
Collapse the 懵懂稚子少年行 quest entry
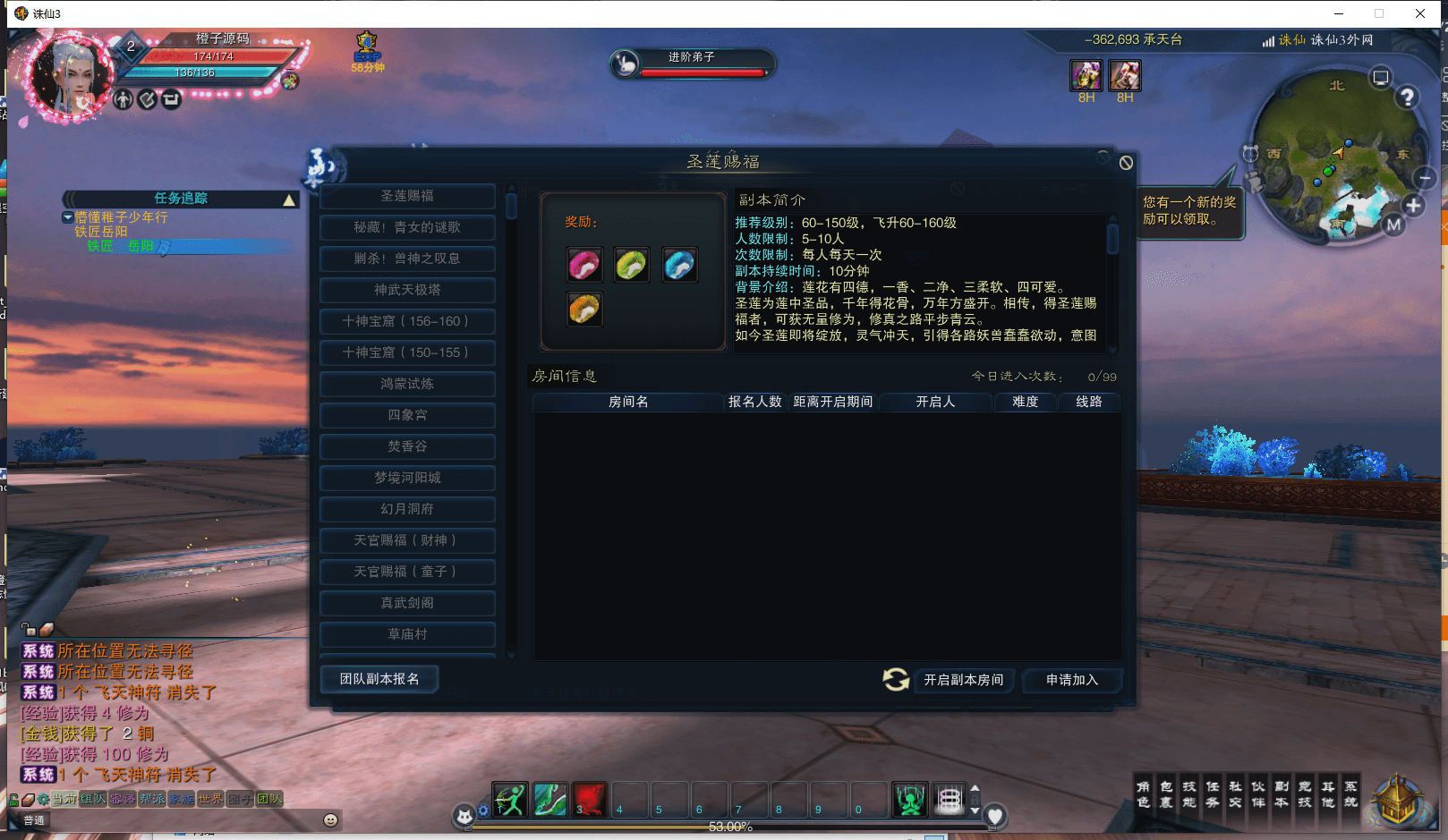(68, 217)
